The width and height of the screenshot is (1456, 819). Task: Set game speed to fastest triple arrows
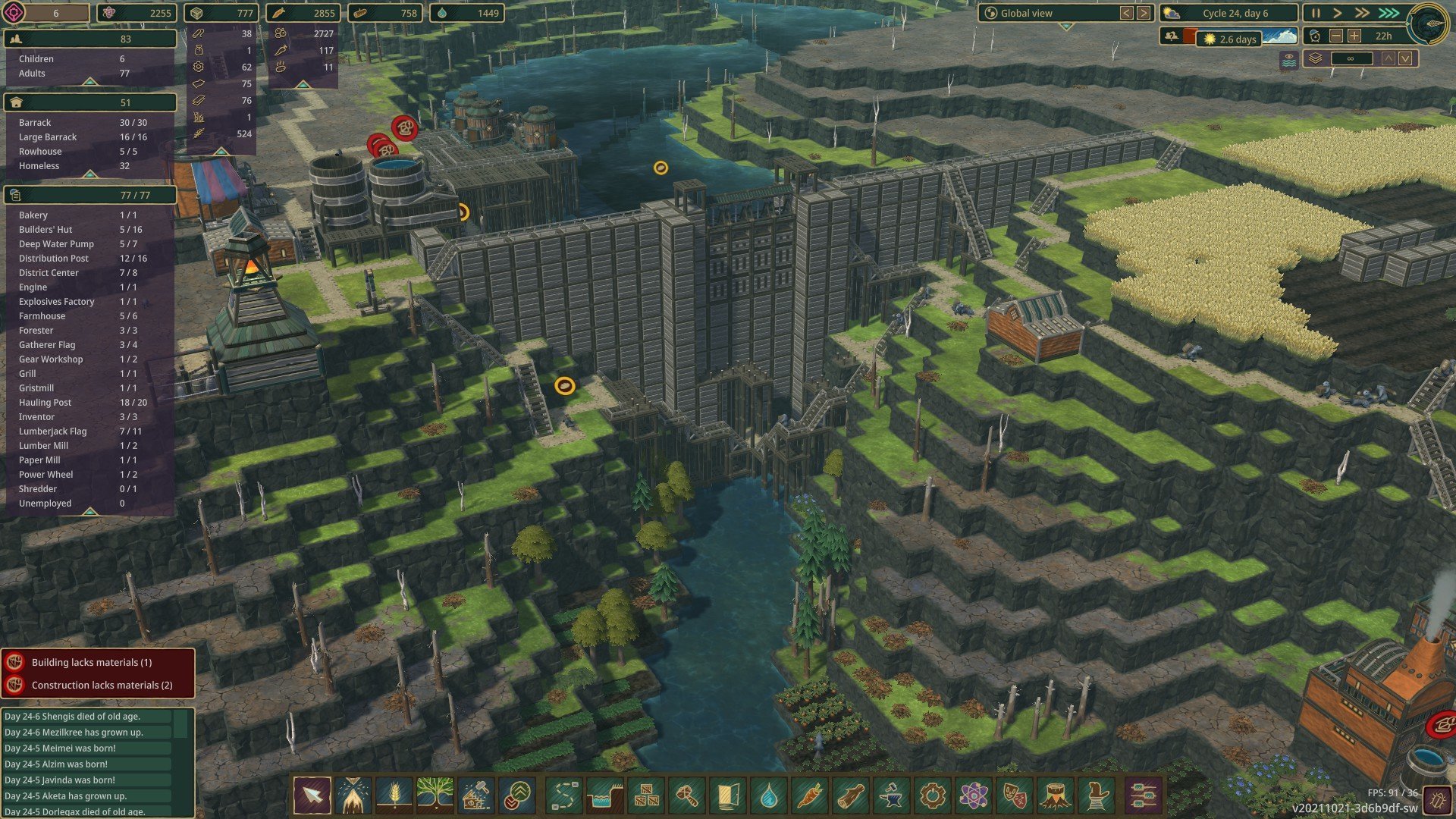[x=1389, y=14]
